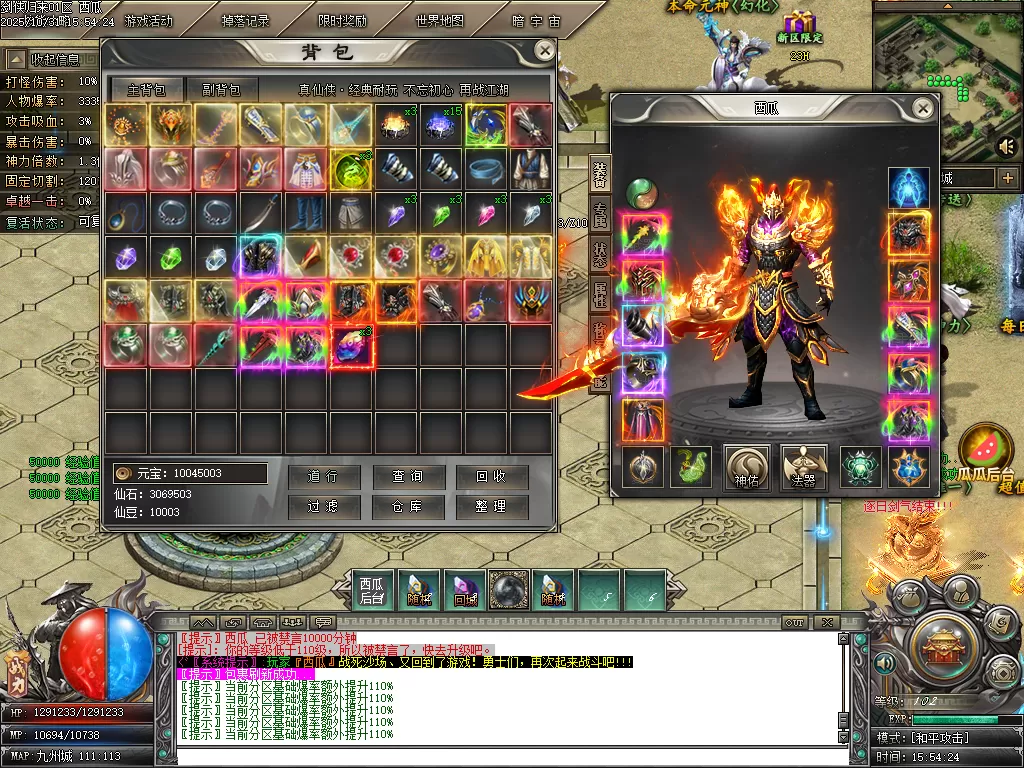Click the 查询 query button
Screen dimensions: 1024x768
[407, 477]
